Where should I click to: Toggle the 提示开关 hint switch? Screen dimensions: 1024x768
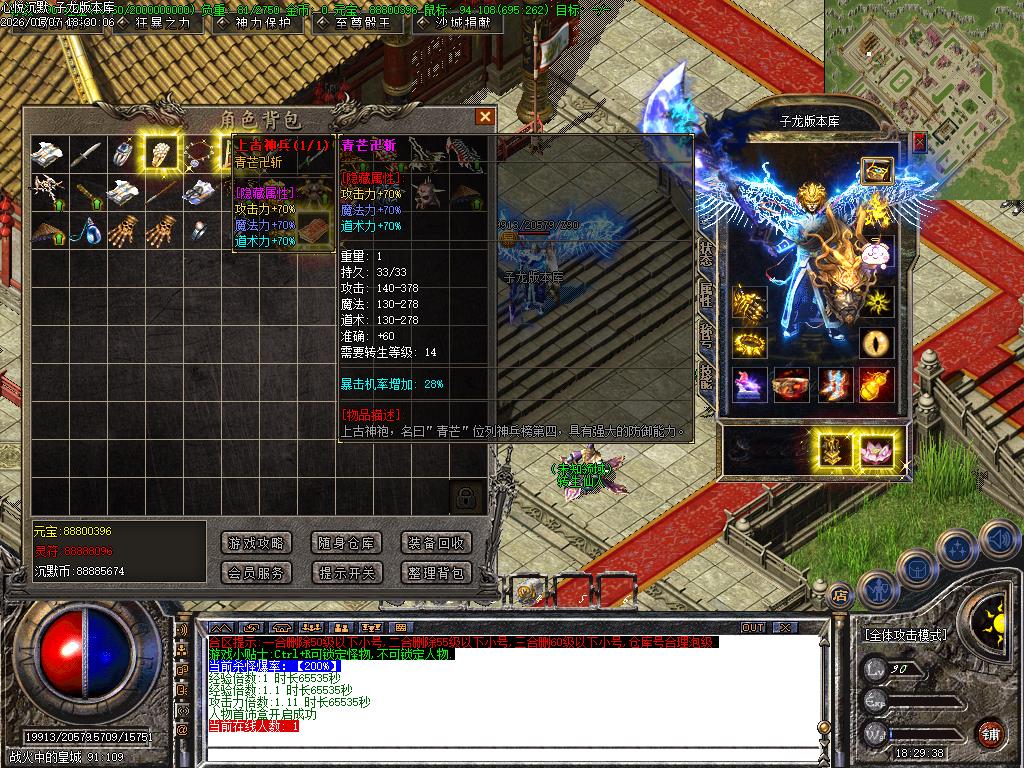click(x=346, y=573)
